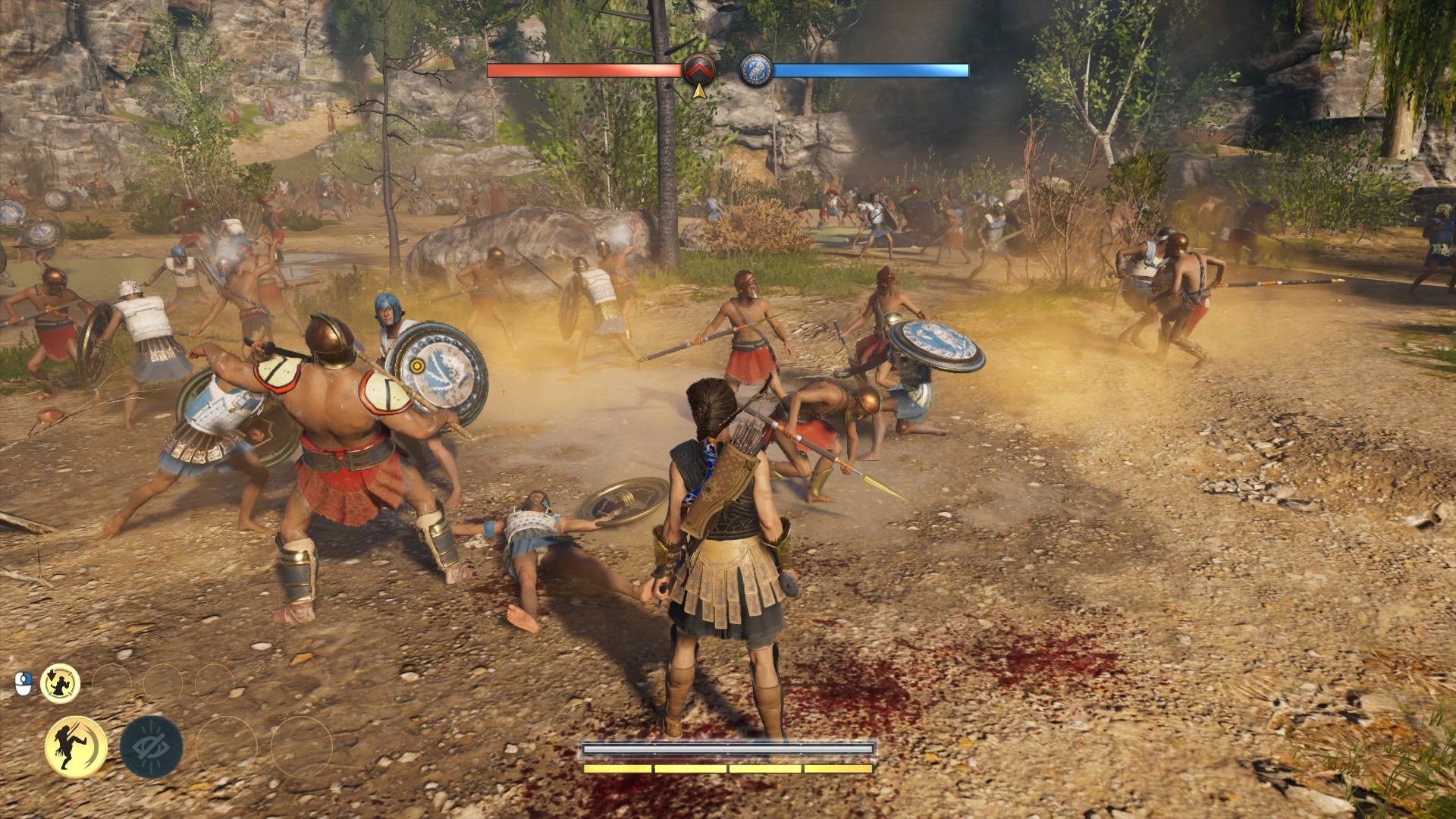Viewport: 1456px width, 819px height.
Task: Select the Spartan shield emblem on the battle meter
Action: pos(700,68)
